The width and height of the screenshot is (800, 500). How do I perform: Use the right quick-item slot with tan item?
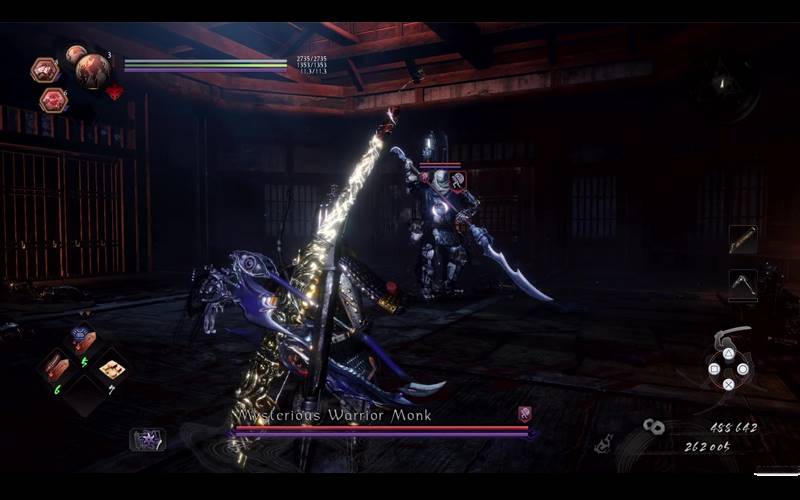point(111,369)
